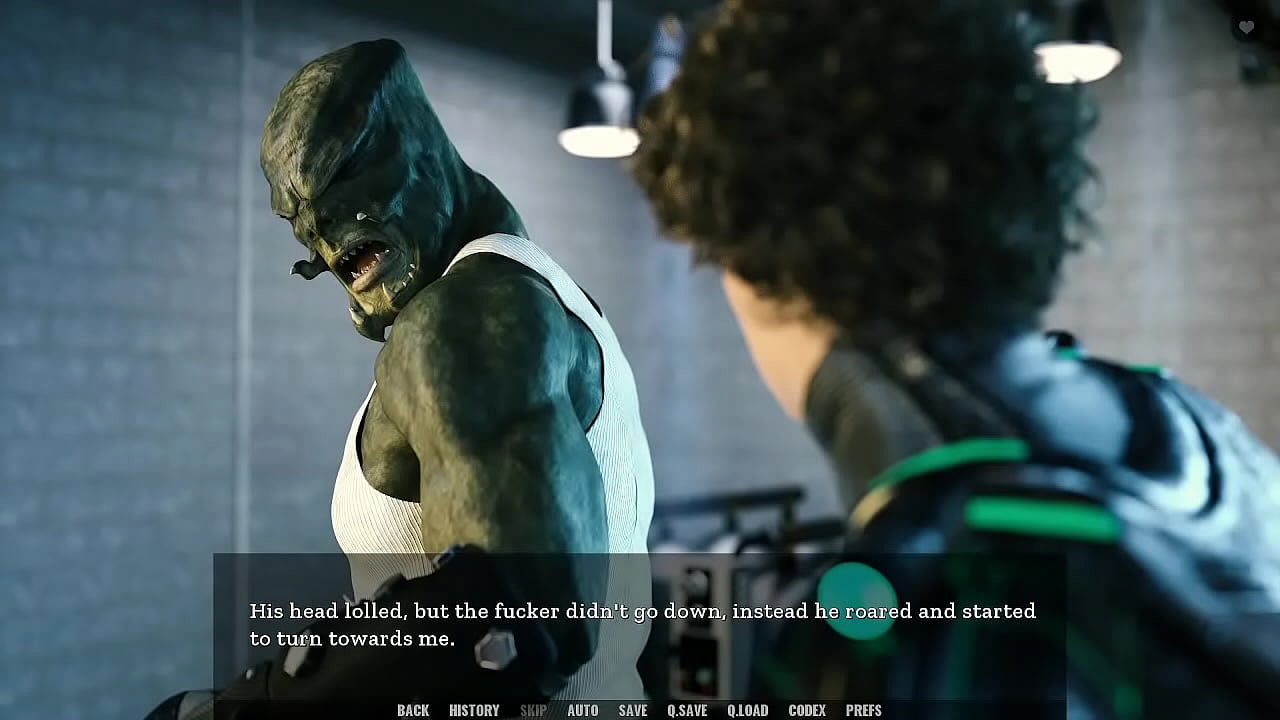Toggle Auto advance mode

583,710
